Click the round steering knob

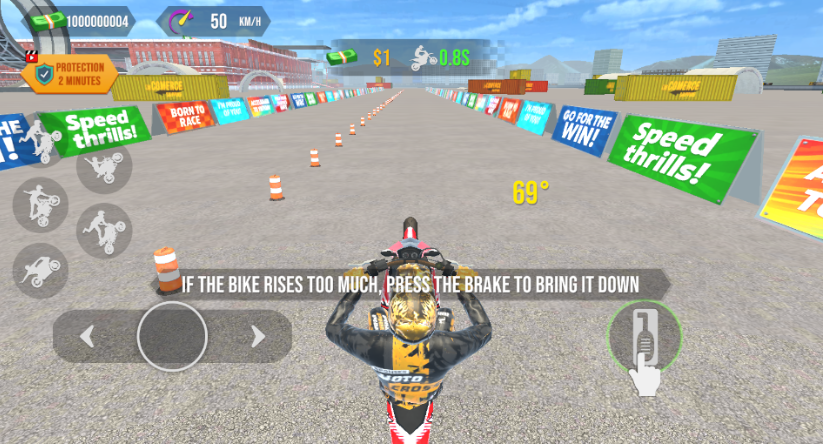[172, 336]
